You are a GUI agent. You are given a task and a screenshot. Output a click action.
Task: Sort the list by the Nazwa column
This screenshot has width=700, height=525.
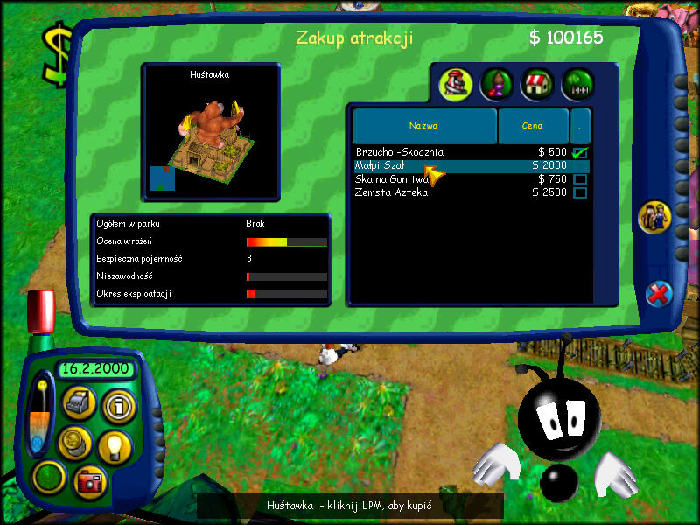tap(423, 126)
